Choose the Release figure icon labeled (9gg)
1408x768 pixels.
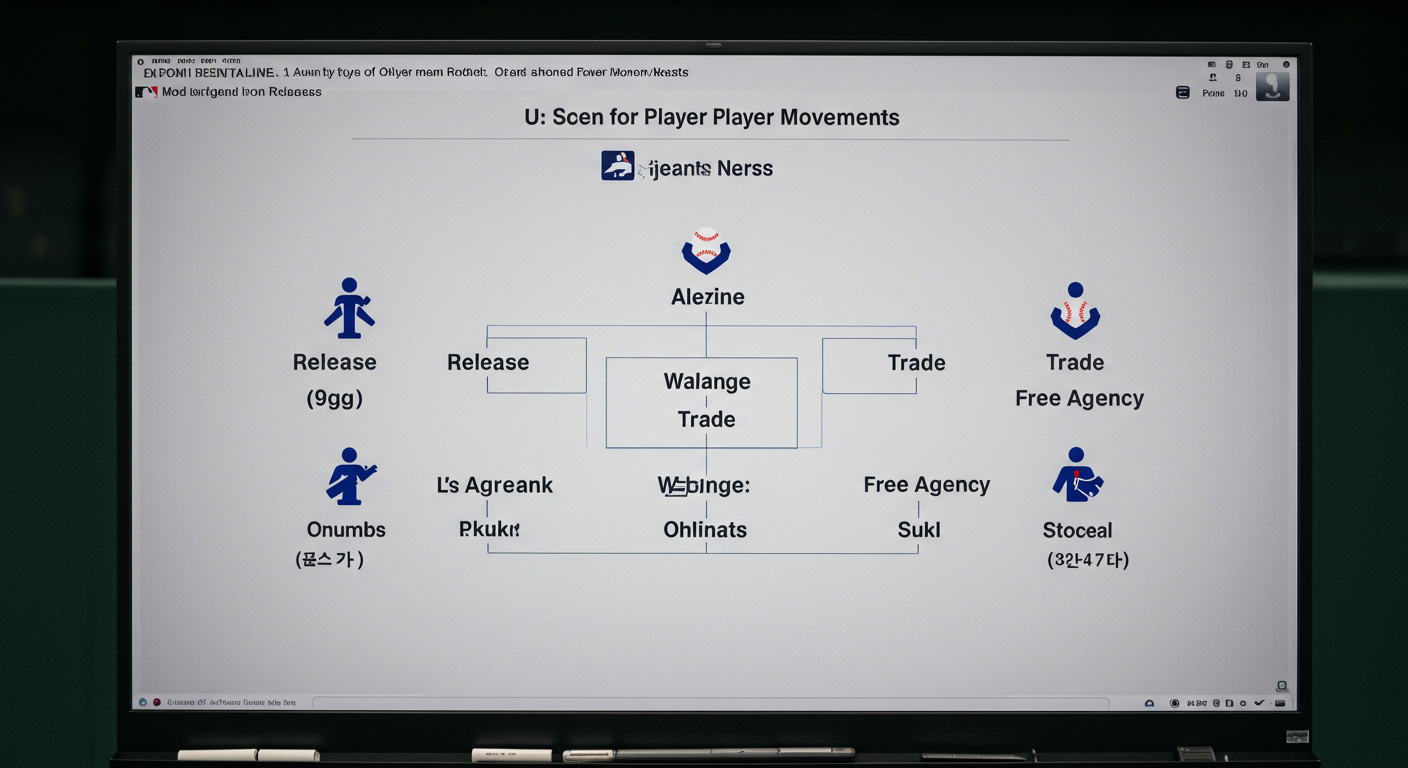point(348,308)
